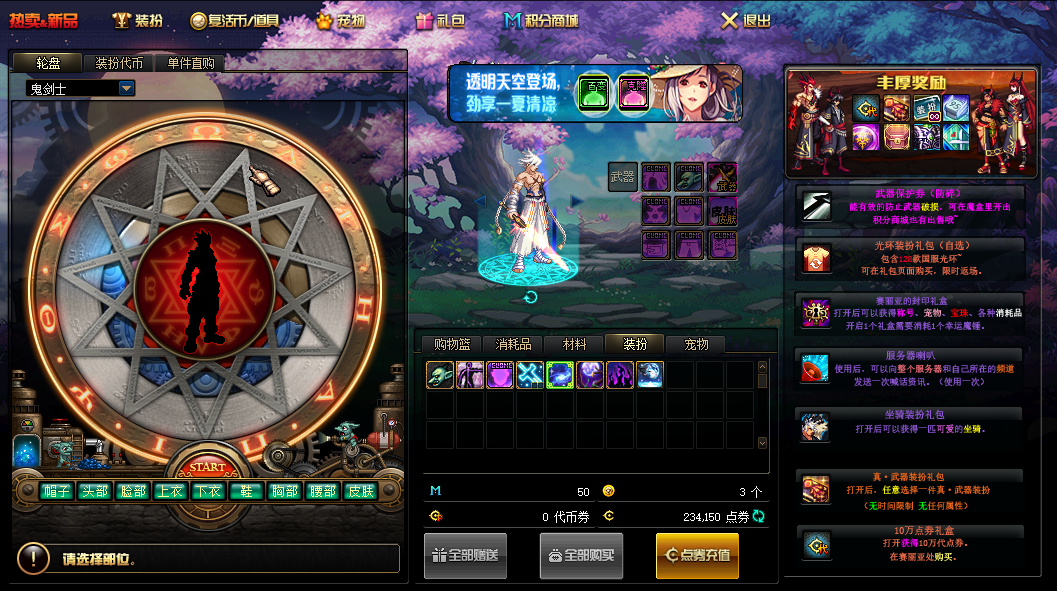Click the 全部赠送 gift-all button

465,555
